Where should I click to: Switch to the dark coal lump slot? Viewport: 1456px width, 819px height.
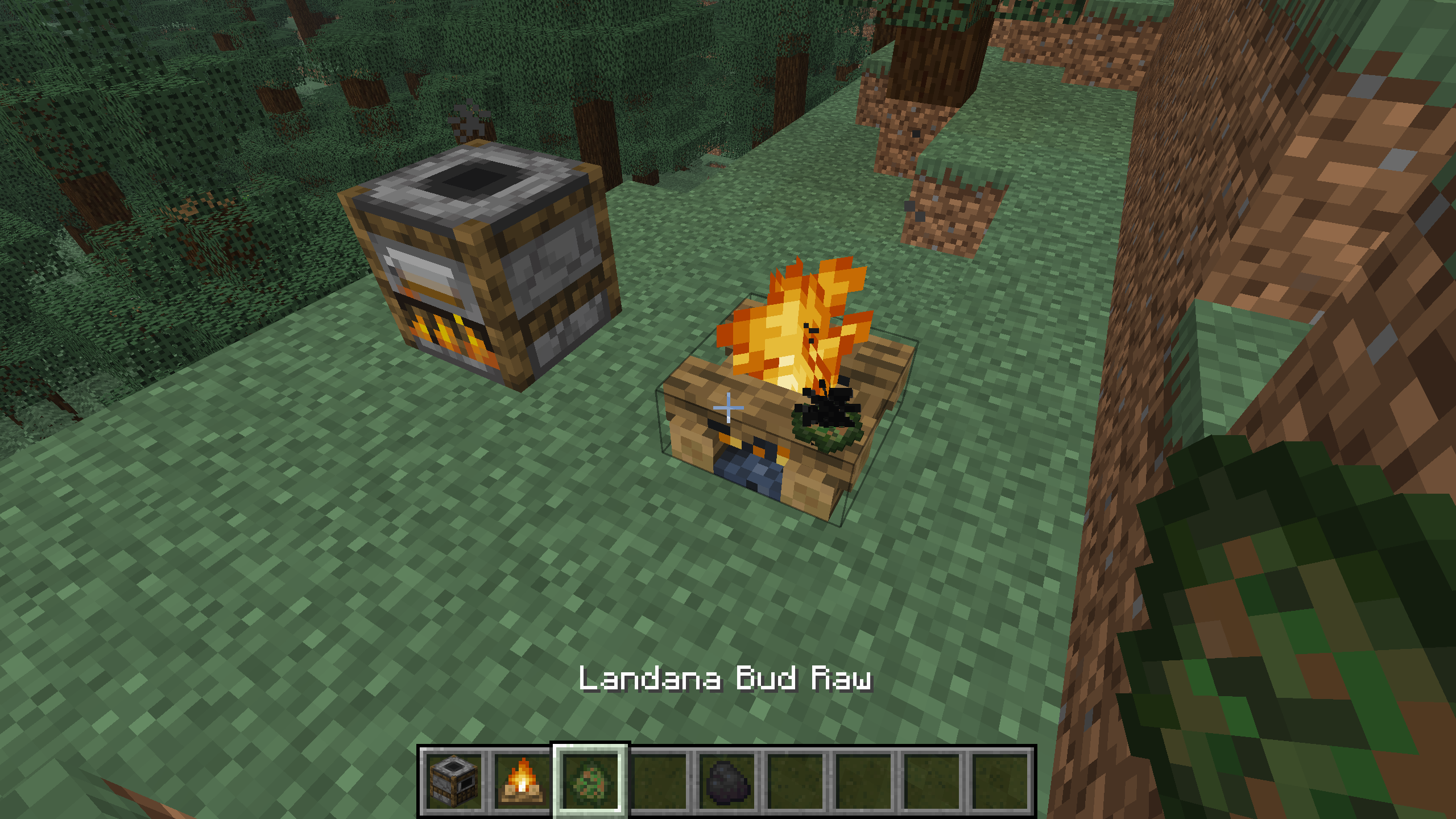point(727,780)
